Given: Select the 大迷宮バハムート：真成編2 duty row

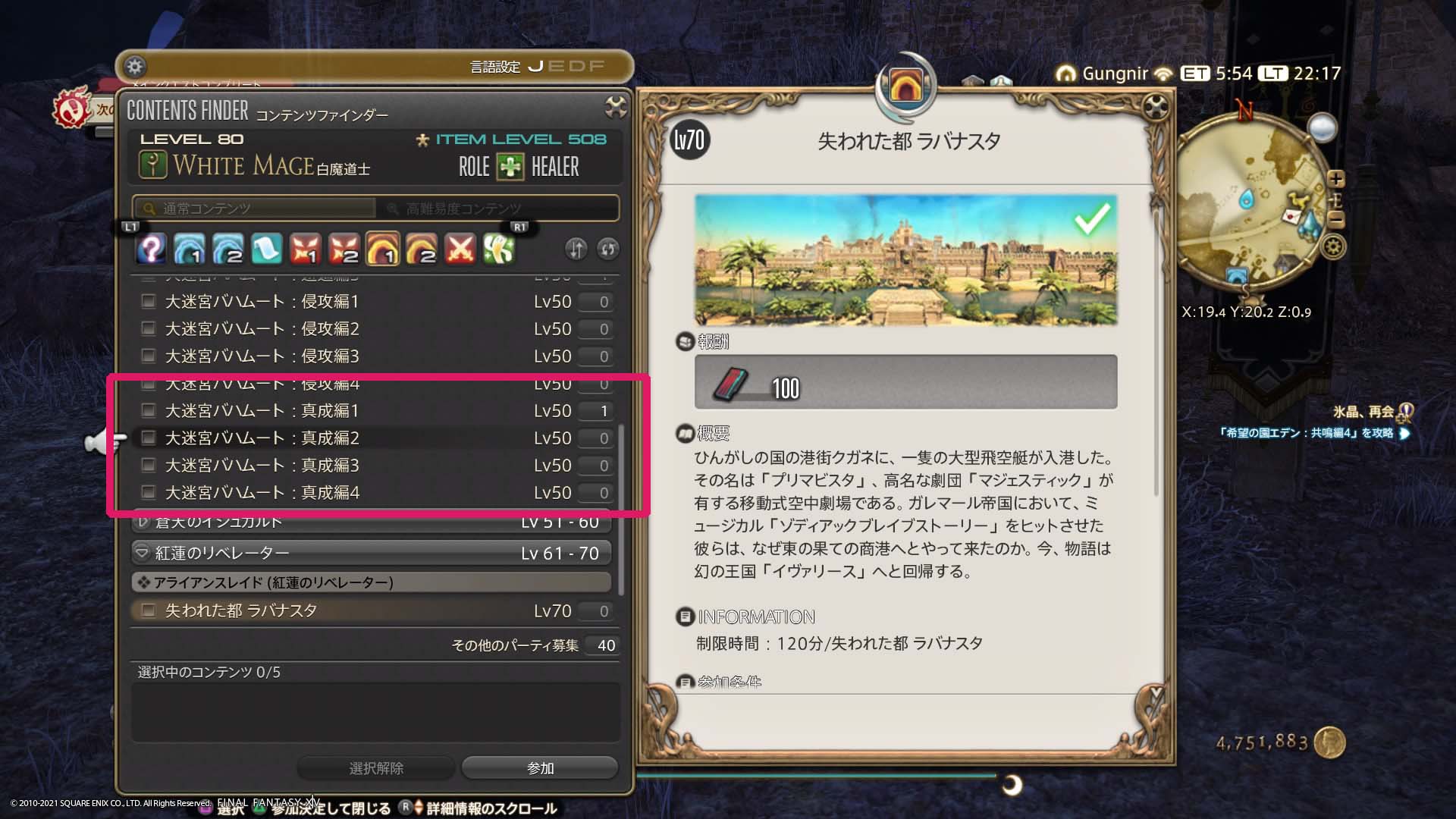Looking at the screenshot, I should coord(262,438).
